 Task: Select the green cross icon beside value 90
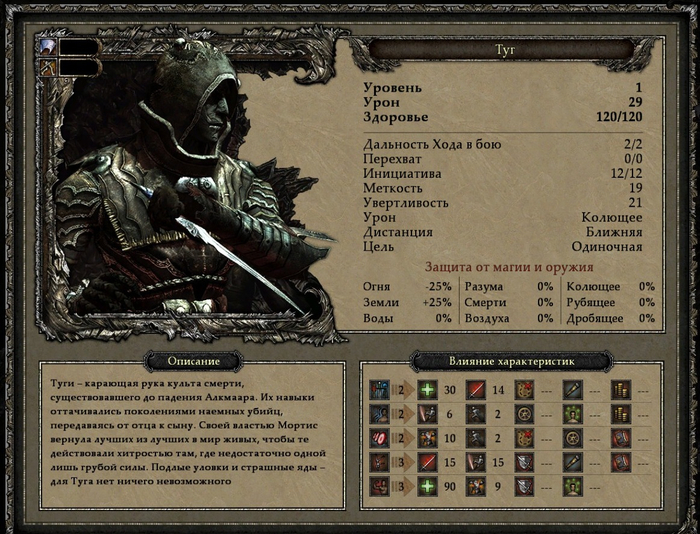(427, 486)
